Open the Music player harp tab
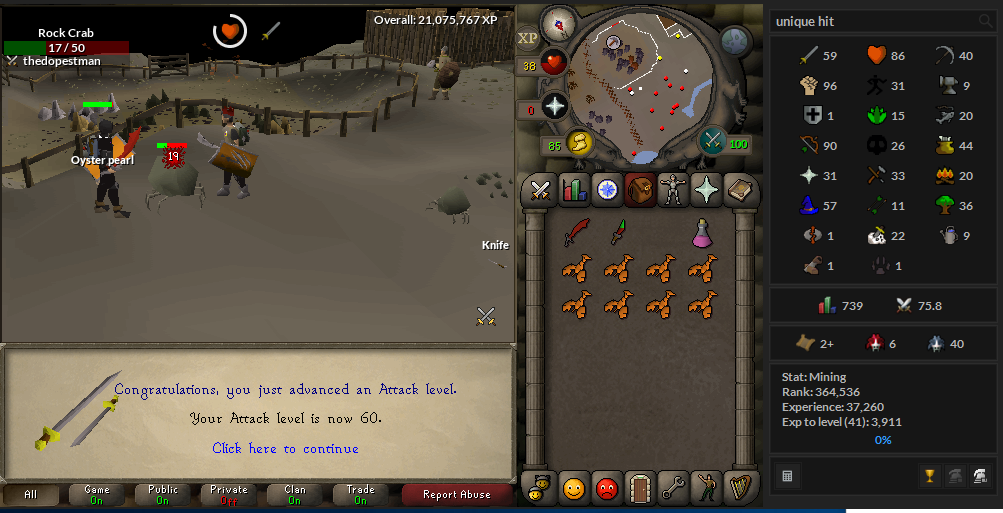This screenshot has height=513, width=1003. pos(739,488)
